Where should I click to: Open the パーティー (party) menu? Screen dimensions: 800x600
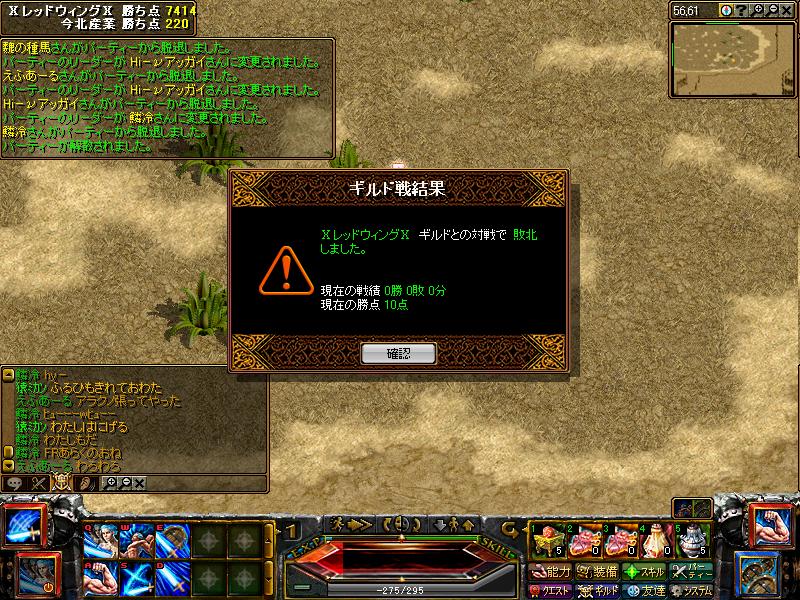691,572
